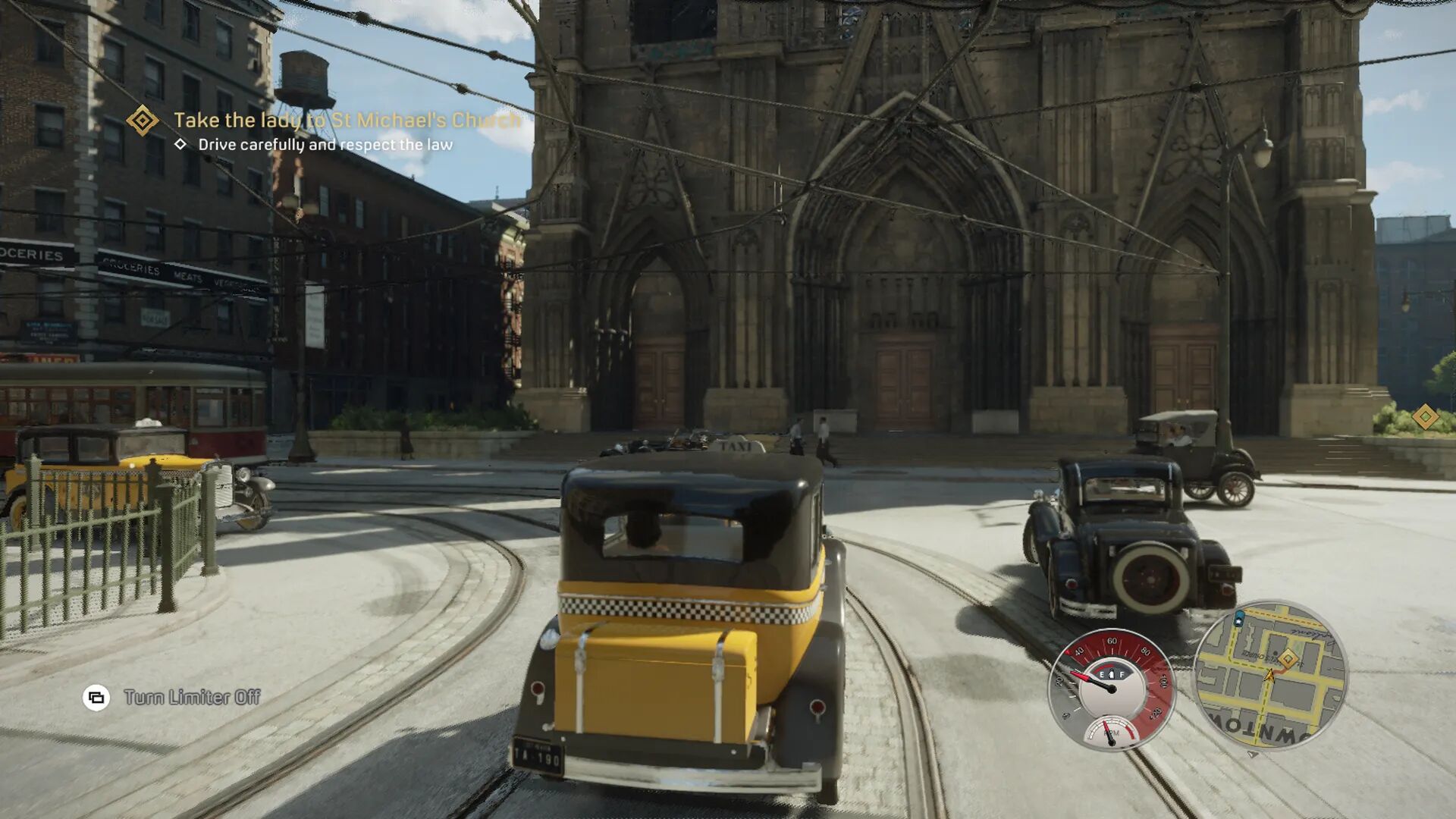Open the circular minimap

pyautogui.click(x=1269, y=675)
